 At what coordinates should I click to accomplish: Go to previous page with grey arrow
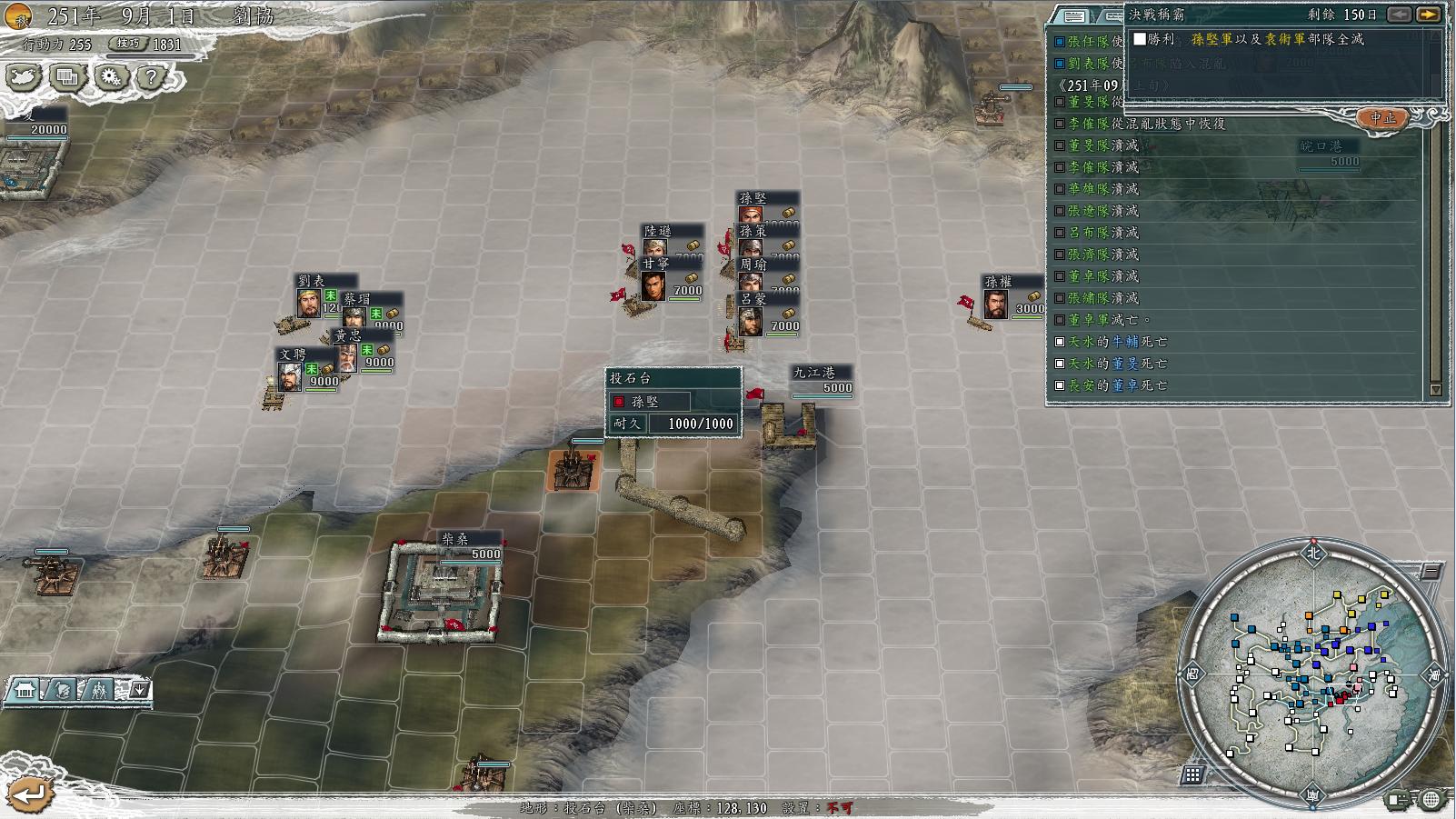point(1400,15)
